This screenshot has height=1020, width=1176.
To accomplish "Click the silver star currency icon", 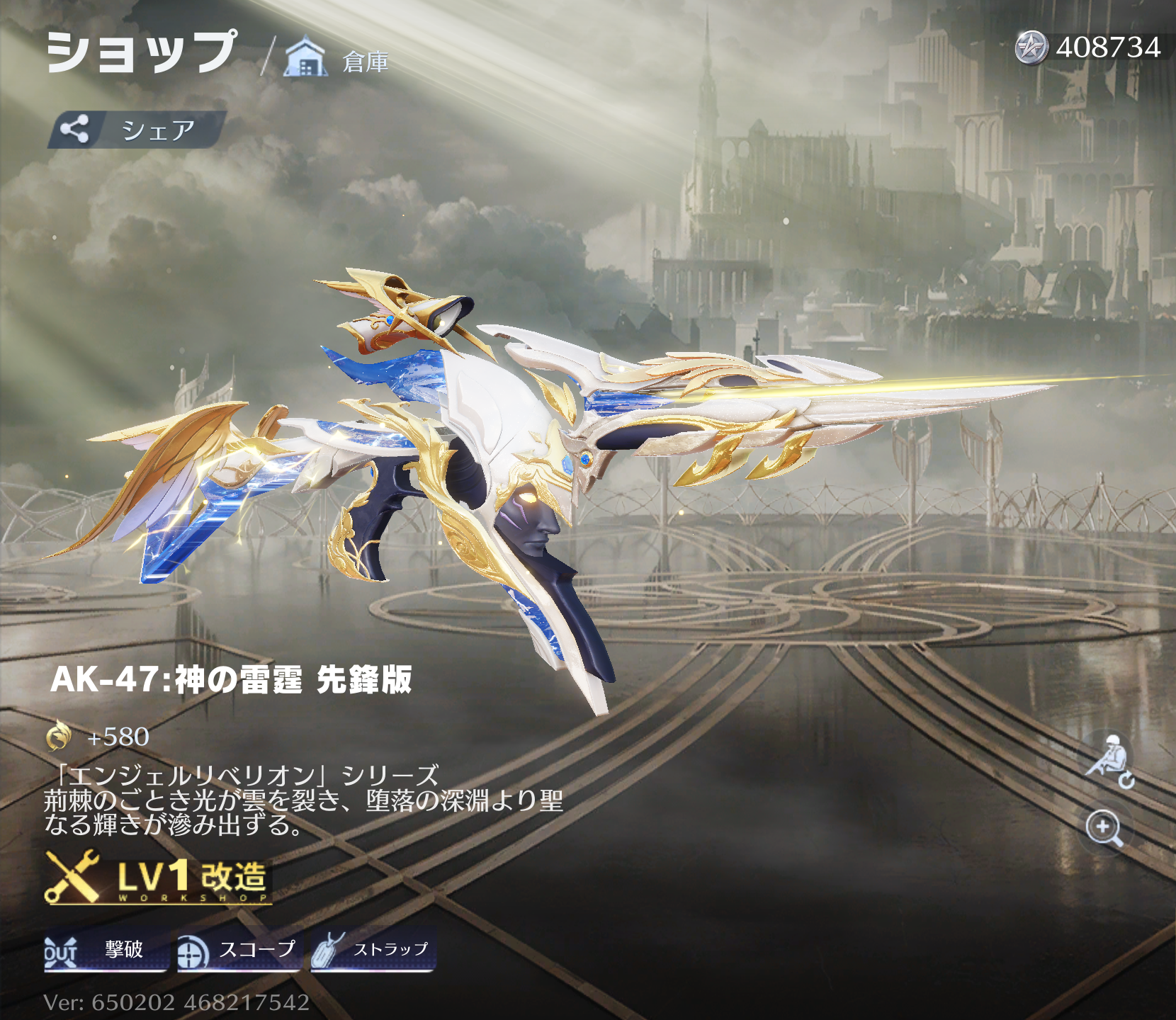I will point(1031,47).
